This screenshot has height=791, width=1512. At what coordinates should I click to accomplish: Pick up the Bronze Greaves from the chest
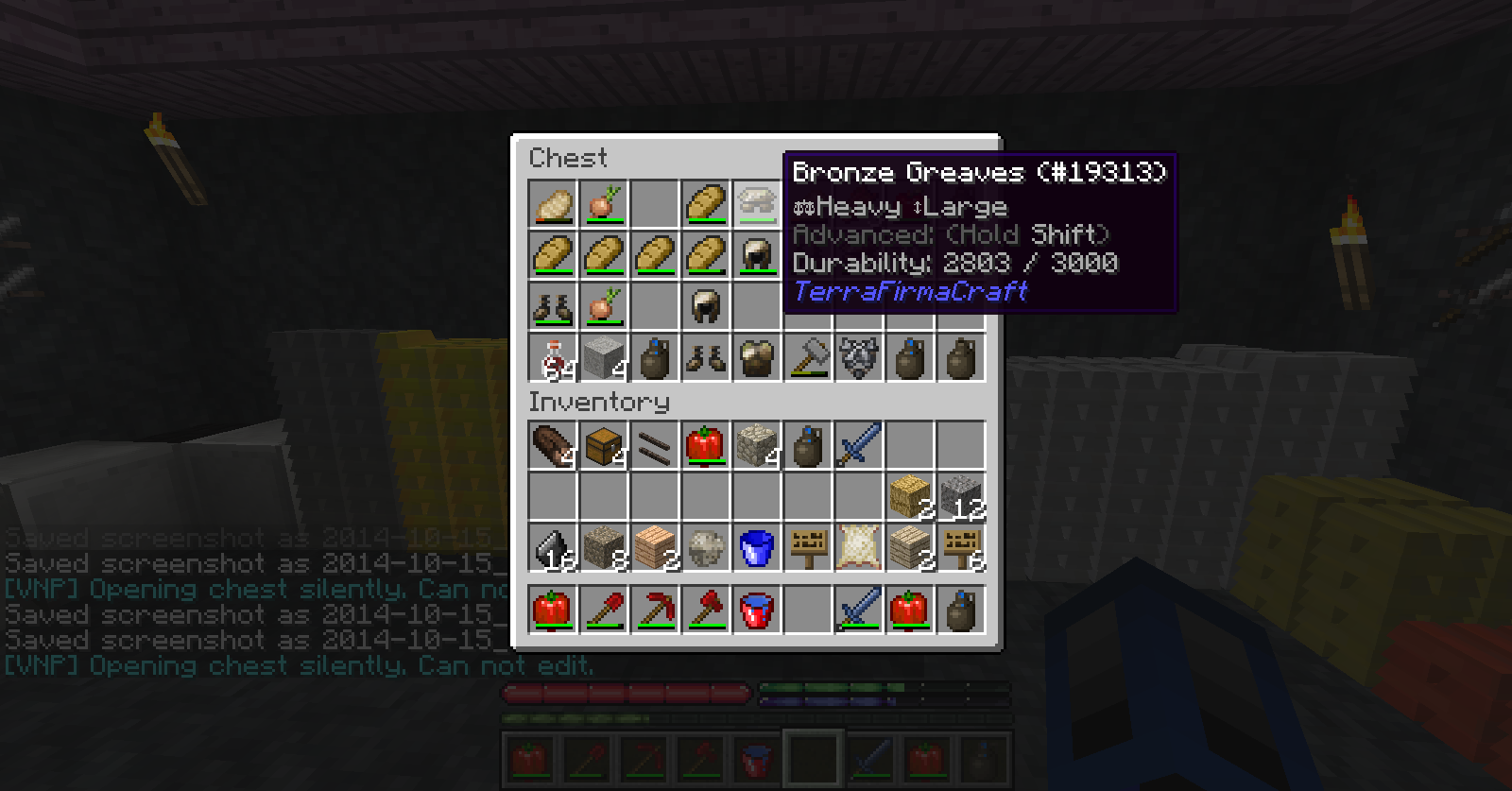[756, 204]
